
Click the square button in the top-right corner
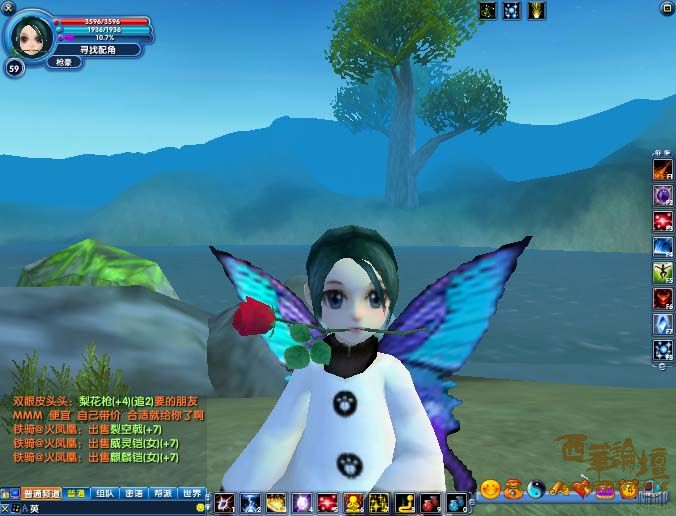click(667, 8)
